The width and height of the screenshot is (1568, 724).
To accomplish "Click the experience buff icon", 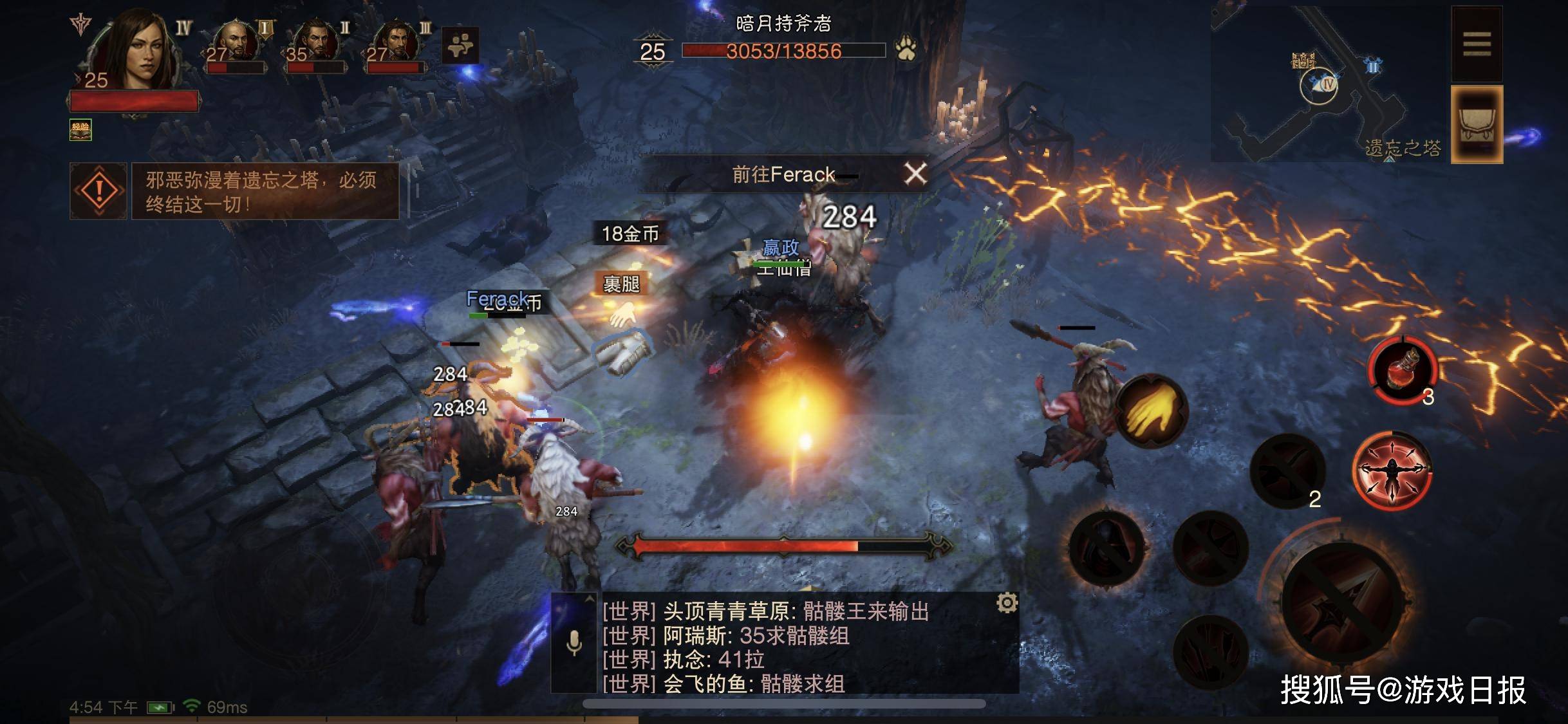I will 80,129.
